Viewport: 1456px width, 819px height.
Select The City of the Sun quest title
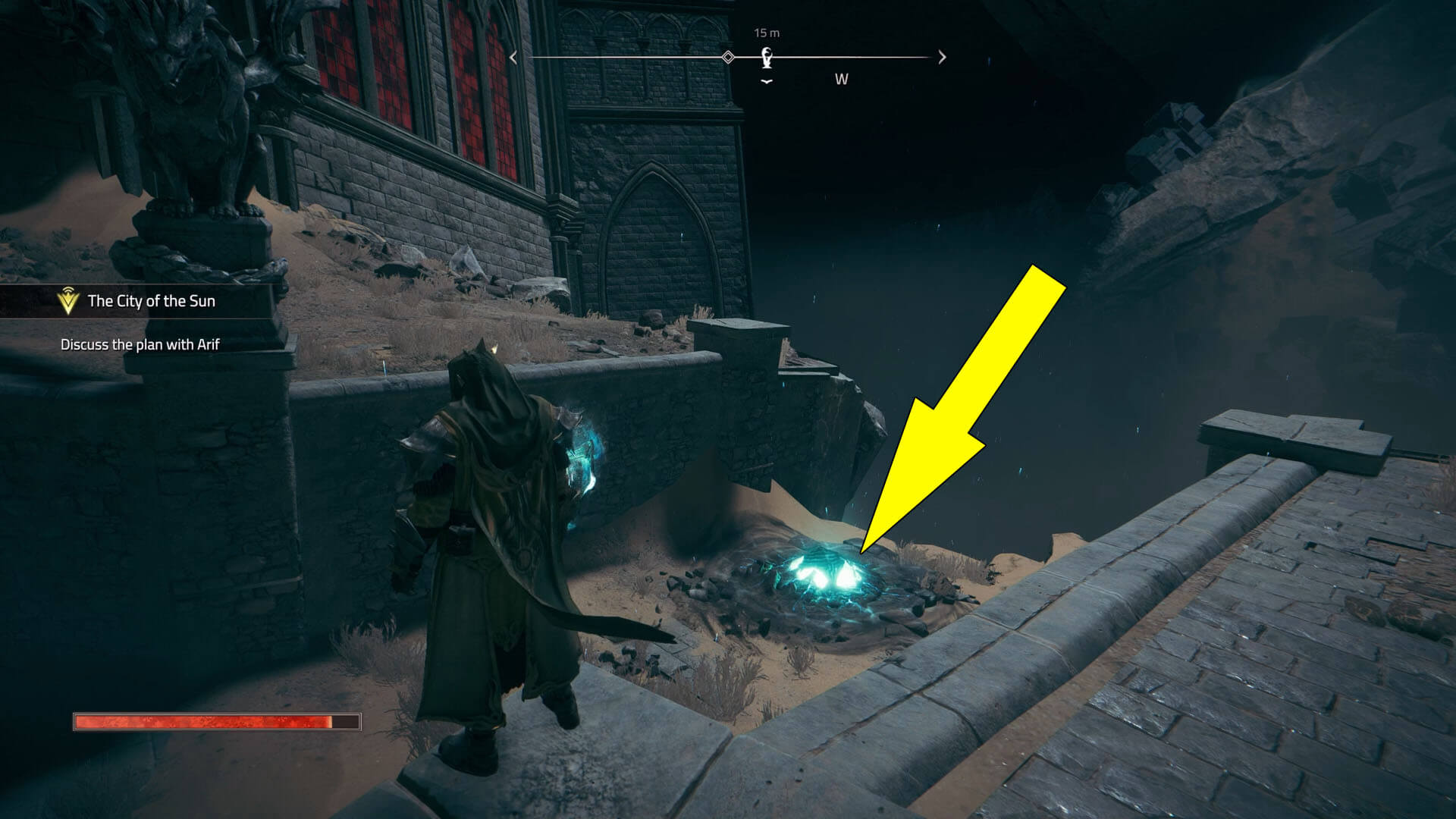pos(152,301)
